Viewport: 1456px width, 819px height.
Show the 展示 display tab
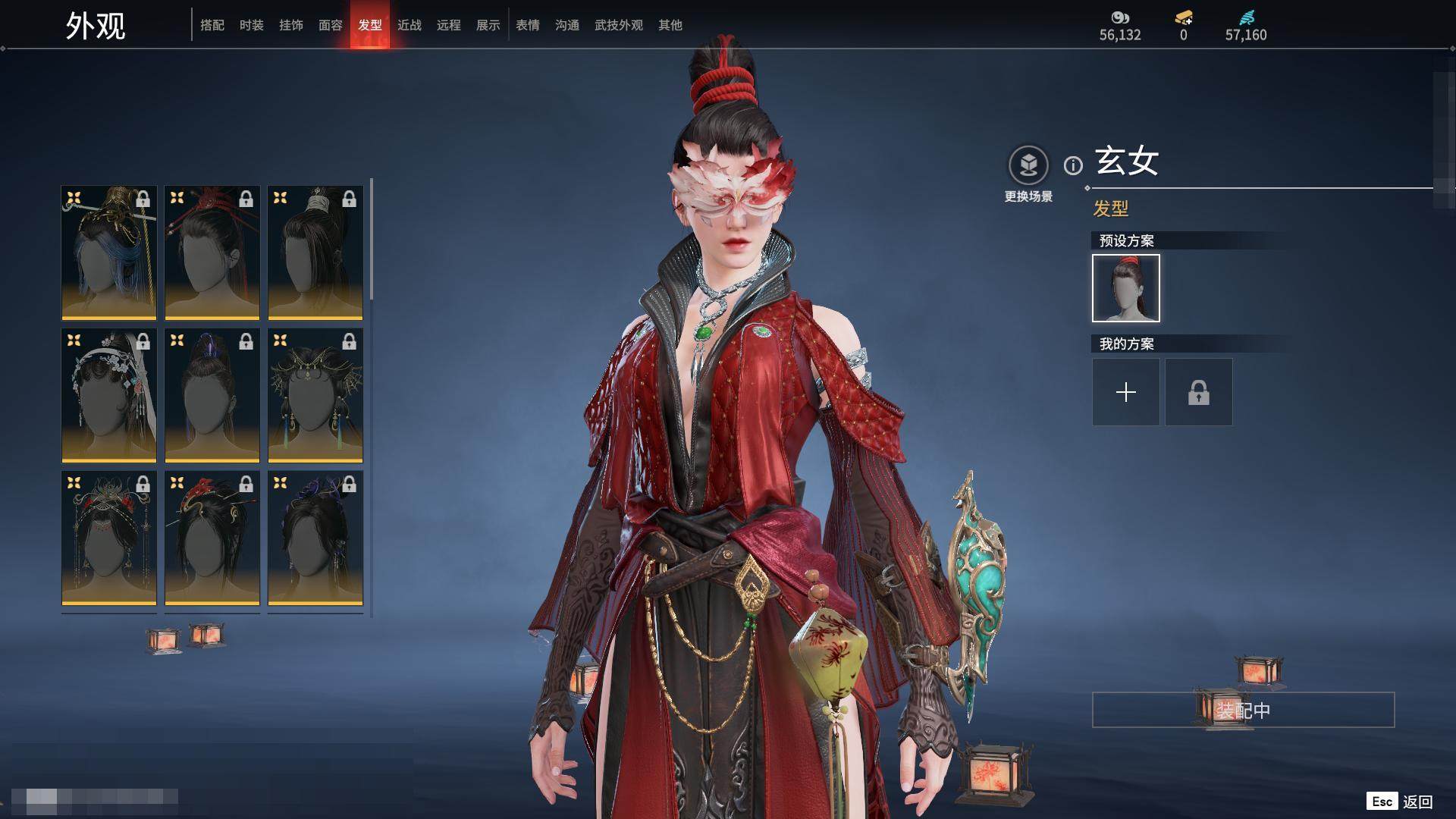488,25
